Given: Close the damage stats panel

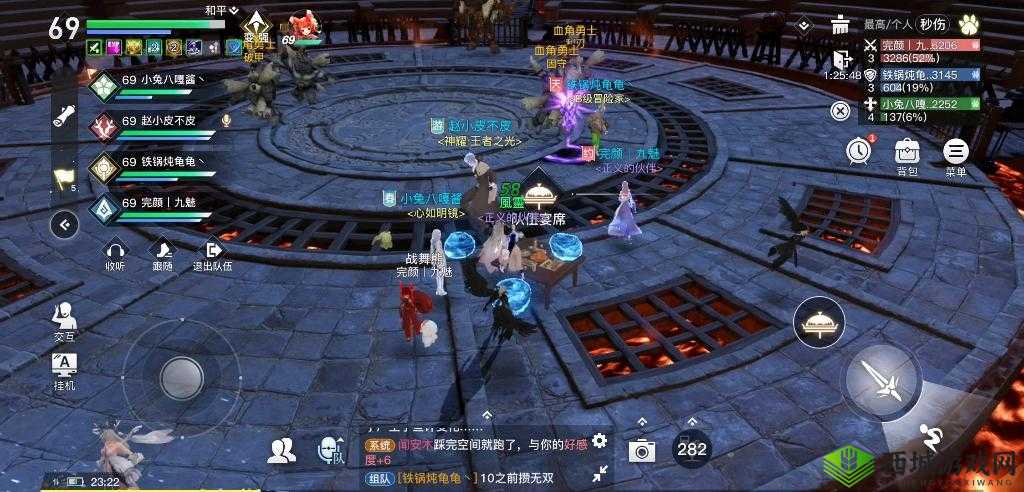Looking at the screenshot, I should click(842, 110).
